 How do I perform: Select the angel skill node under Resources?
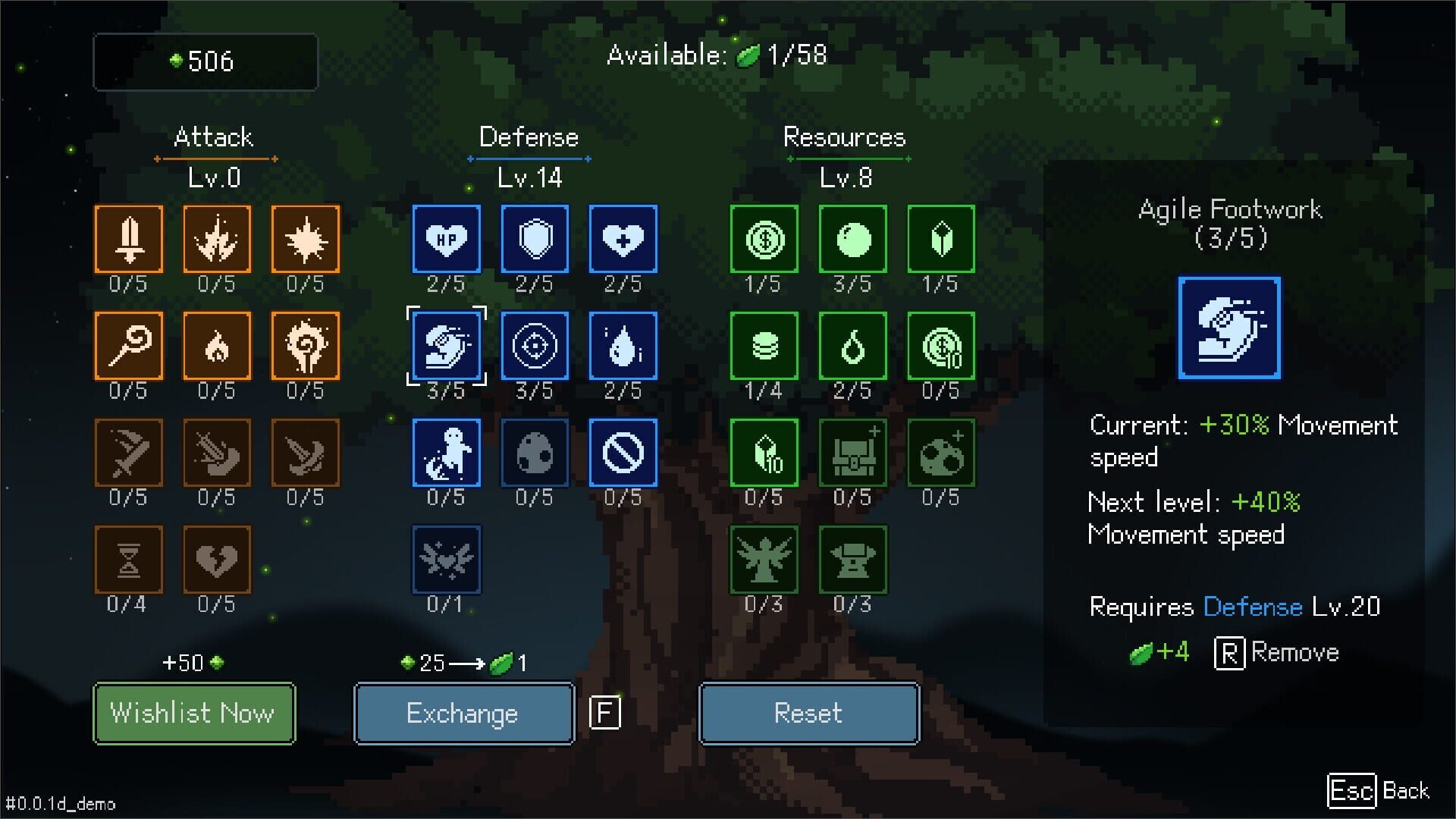tap(763, 559)
